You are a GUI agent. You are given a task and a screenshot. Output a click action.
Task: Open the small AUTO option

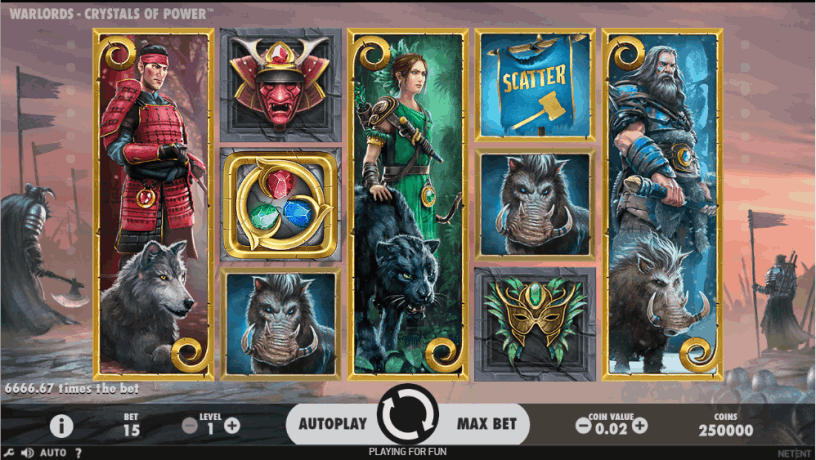[x=53, y=453]
